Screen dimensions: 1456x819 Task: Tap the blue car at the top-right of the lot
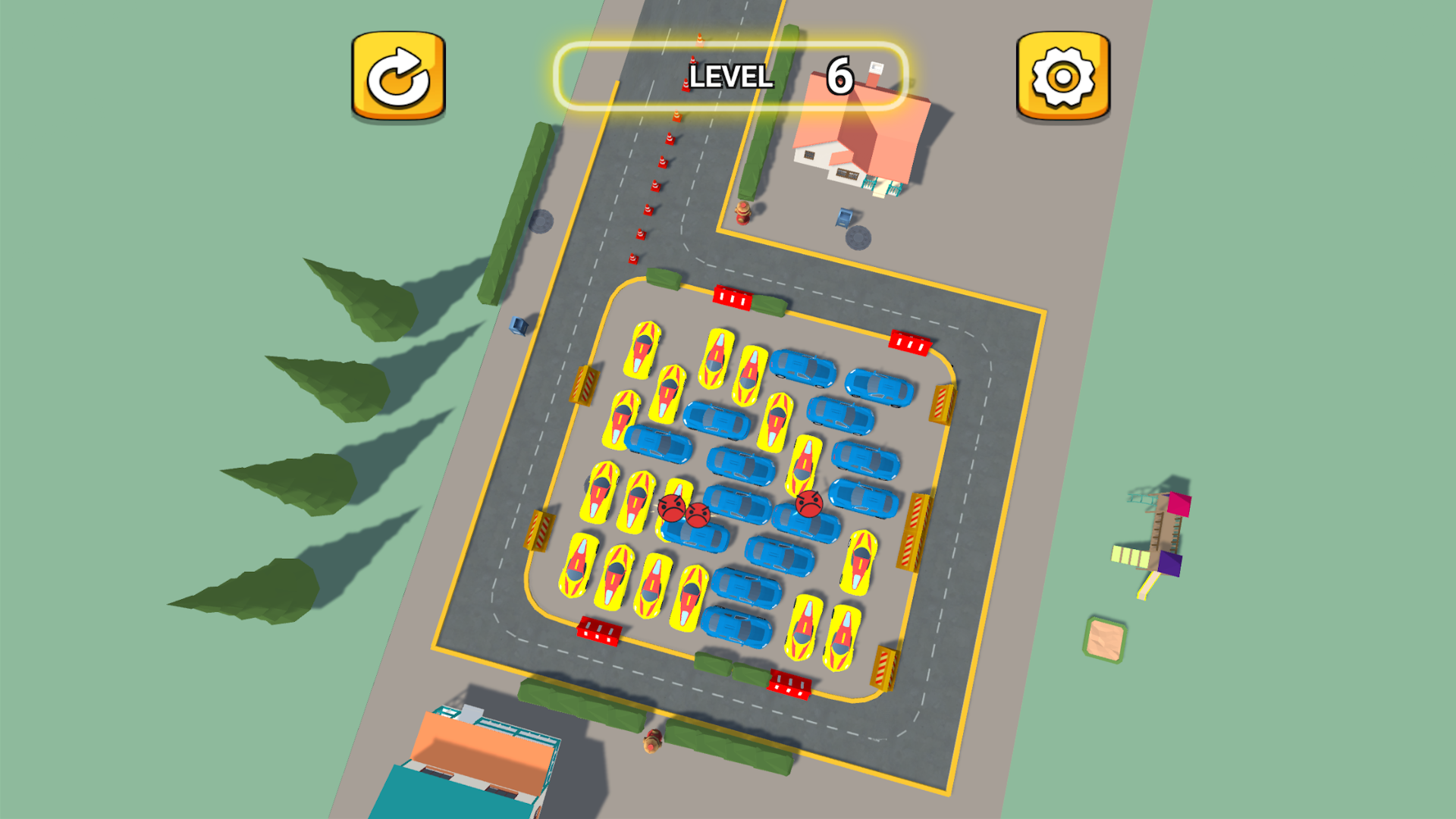click(878, 384)
